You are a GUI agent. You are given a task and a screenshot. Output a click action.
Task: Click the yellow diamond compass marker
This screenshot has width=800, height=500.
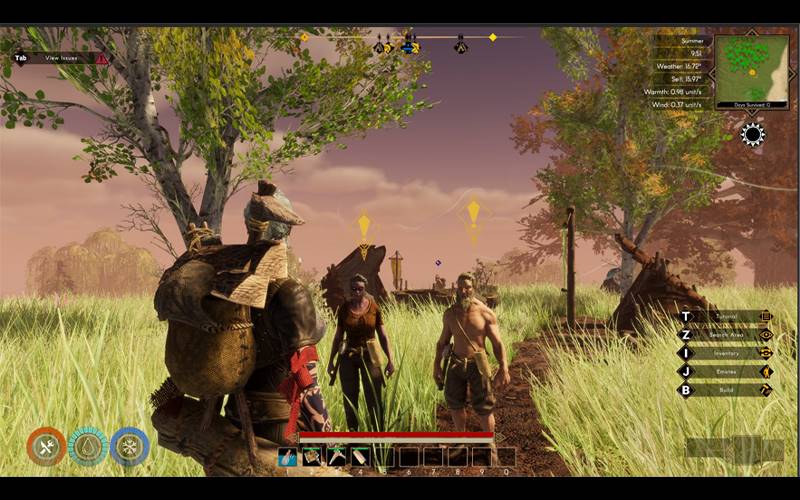point(492,37)
